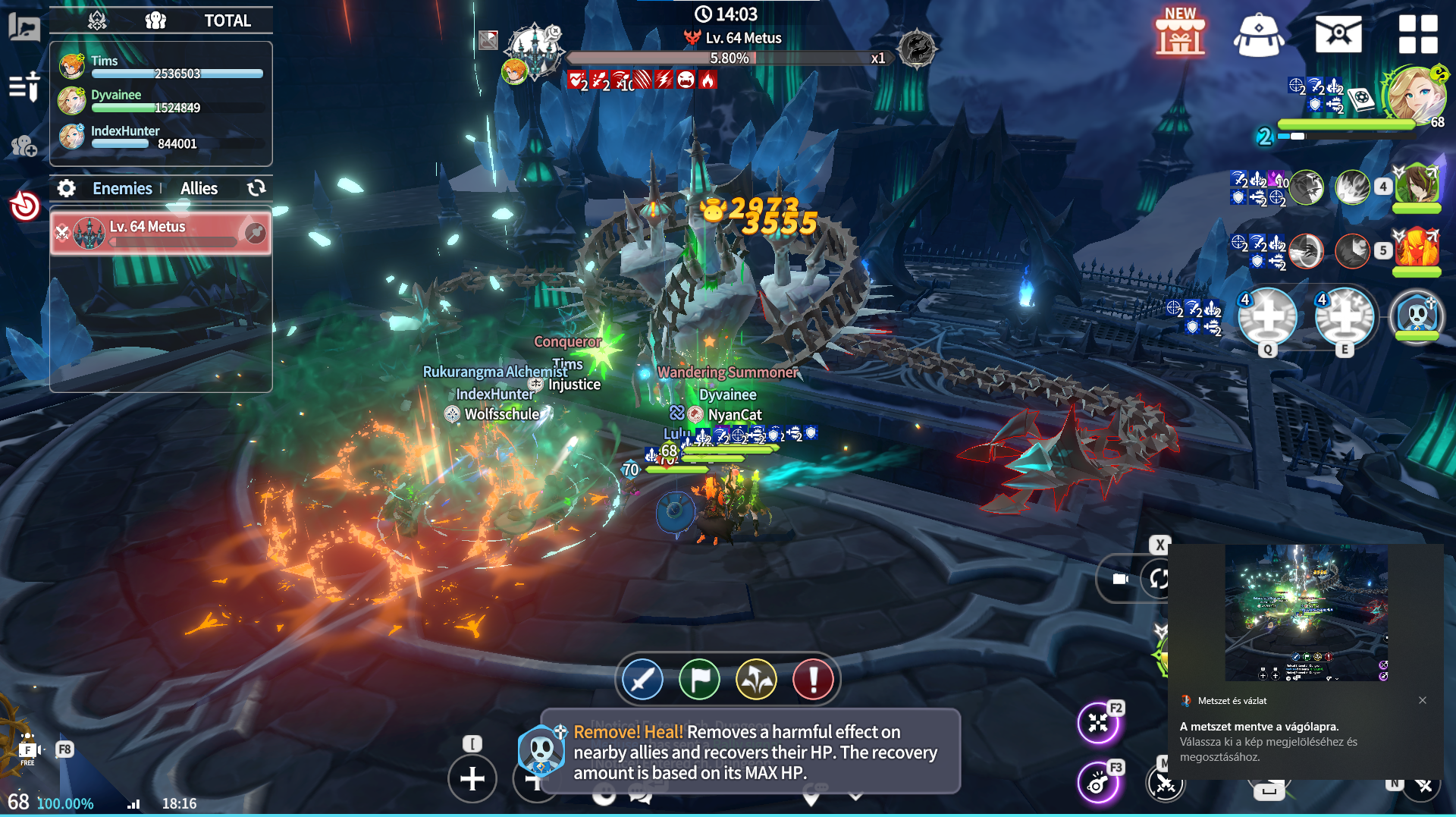Viewport: 1456px width, 817px height.
Task: Click the red exclamation command icon
Action: coord(813,679)
